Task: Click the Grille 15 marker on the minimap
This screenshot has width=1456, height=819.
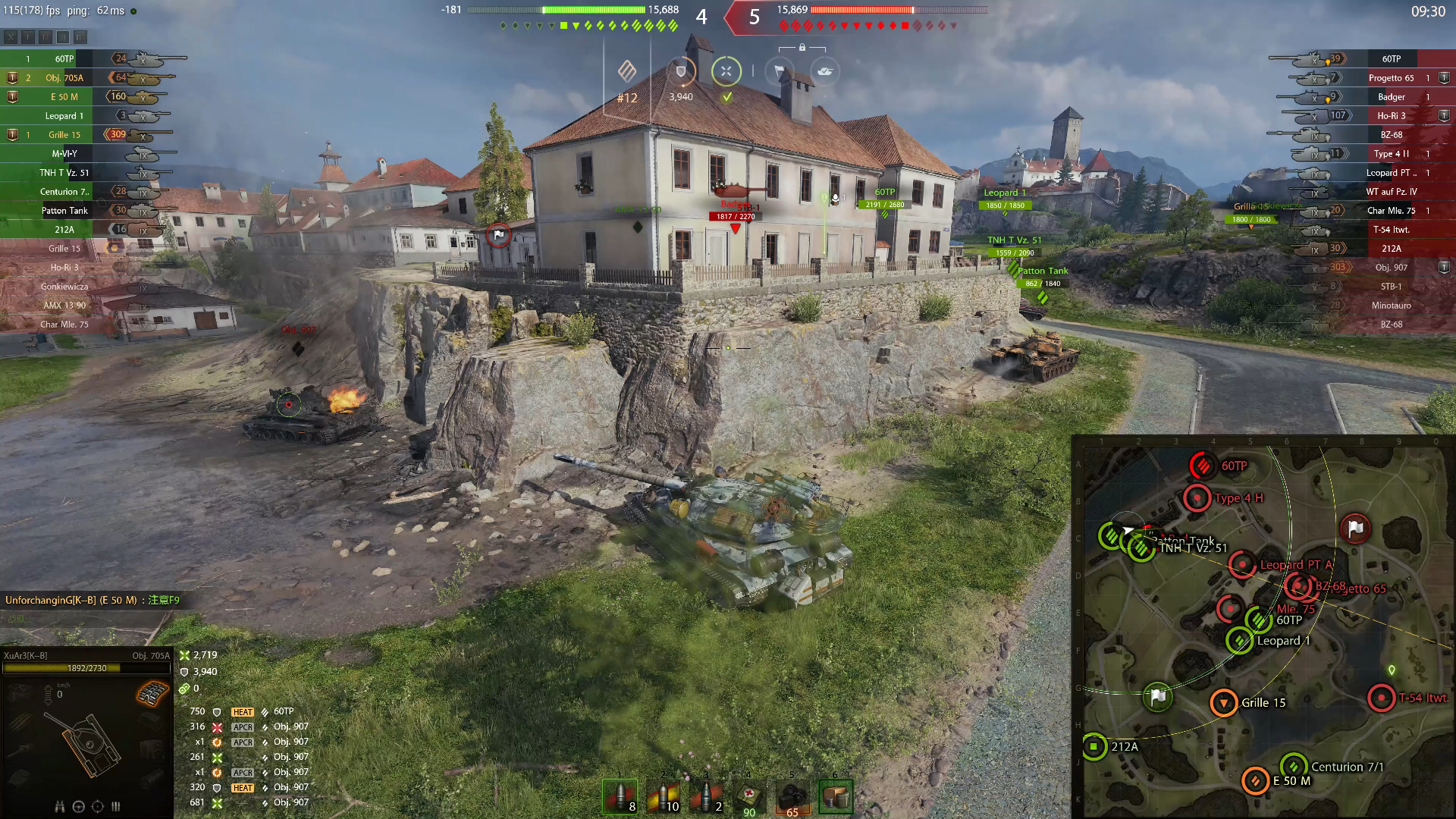Action: (x=1223, y=703)
